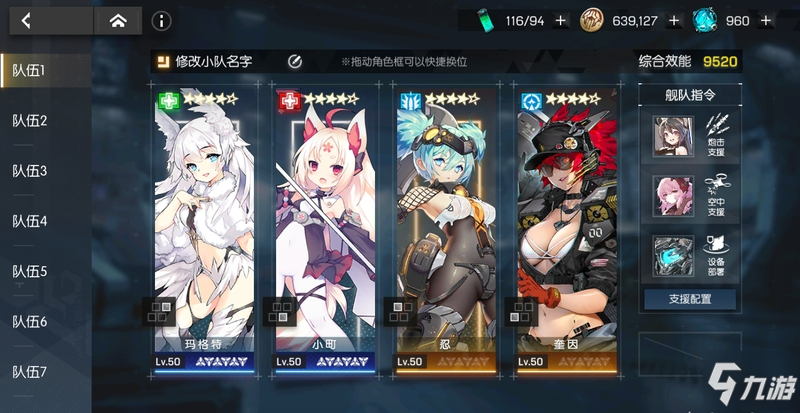800x413 pixels.
Task: Switch to 队伍4 tab
Action: [x=30, y=221]
